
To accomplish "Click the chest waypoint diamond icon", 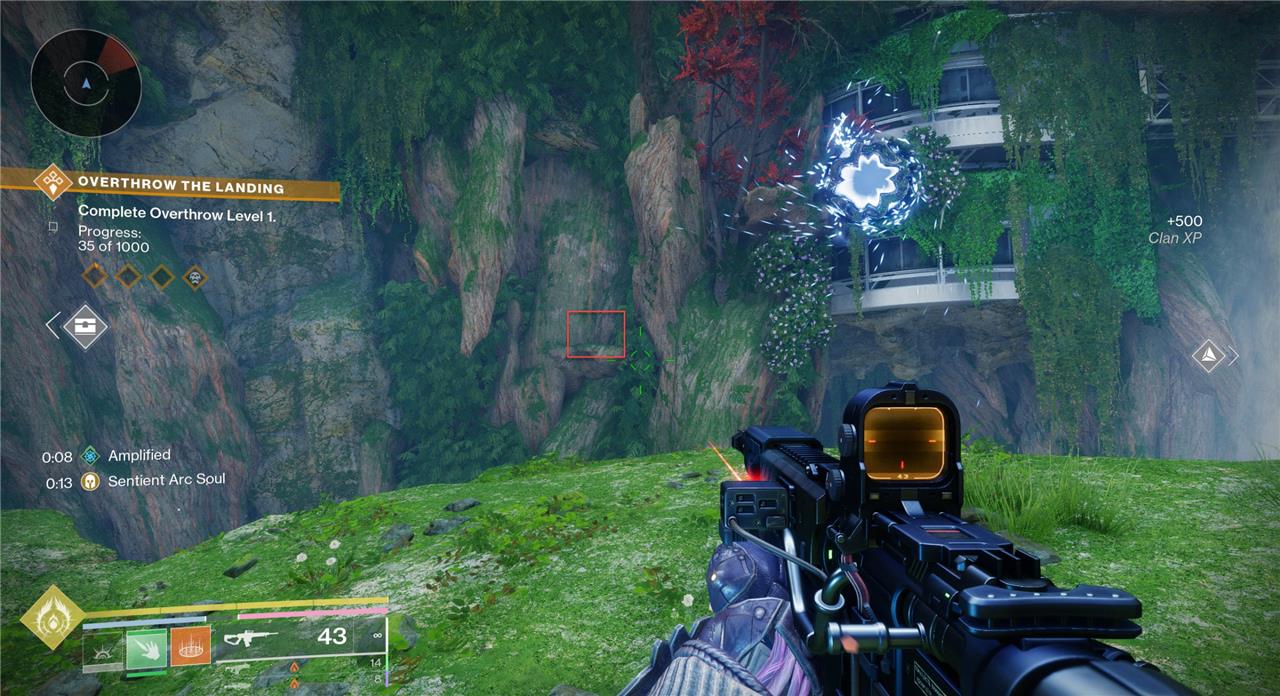I will (85, 326).
